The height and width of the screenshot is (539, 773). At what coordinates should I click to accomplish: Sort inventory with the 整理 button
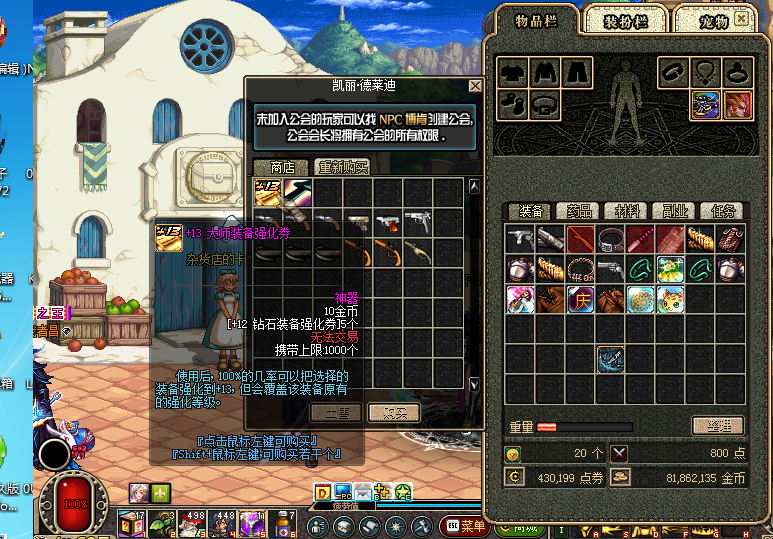pos(717,425)
